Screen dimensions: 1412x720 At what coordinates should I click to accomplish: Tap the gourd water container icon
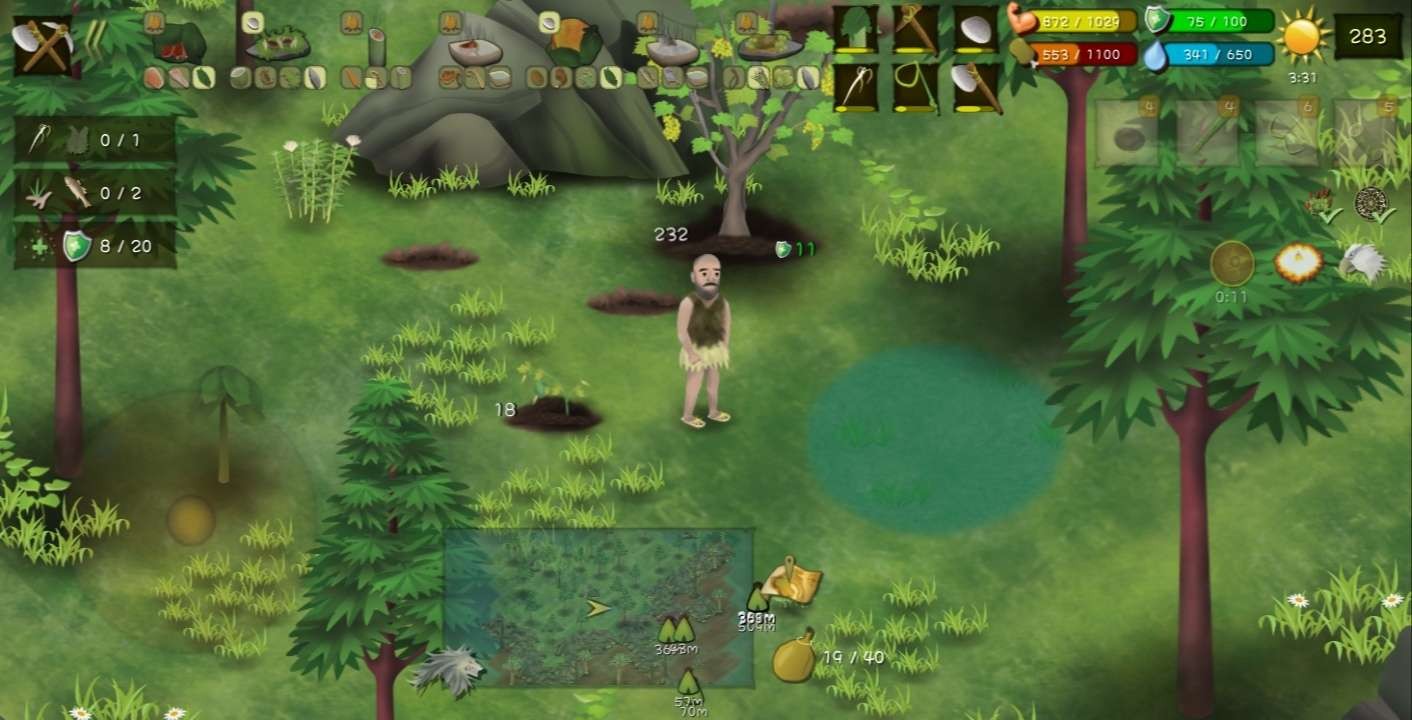[793, 657]
